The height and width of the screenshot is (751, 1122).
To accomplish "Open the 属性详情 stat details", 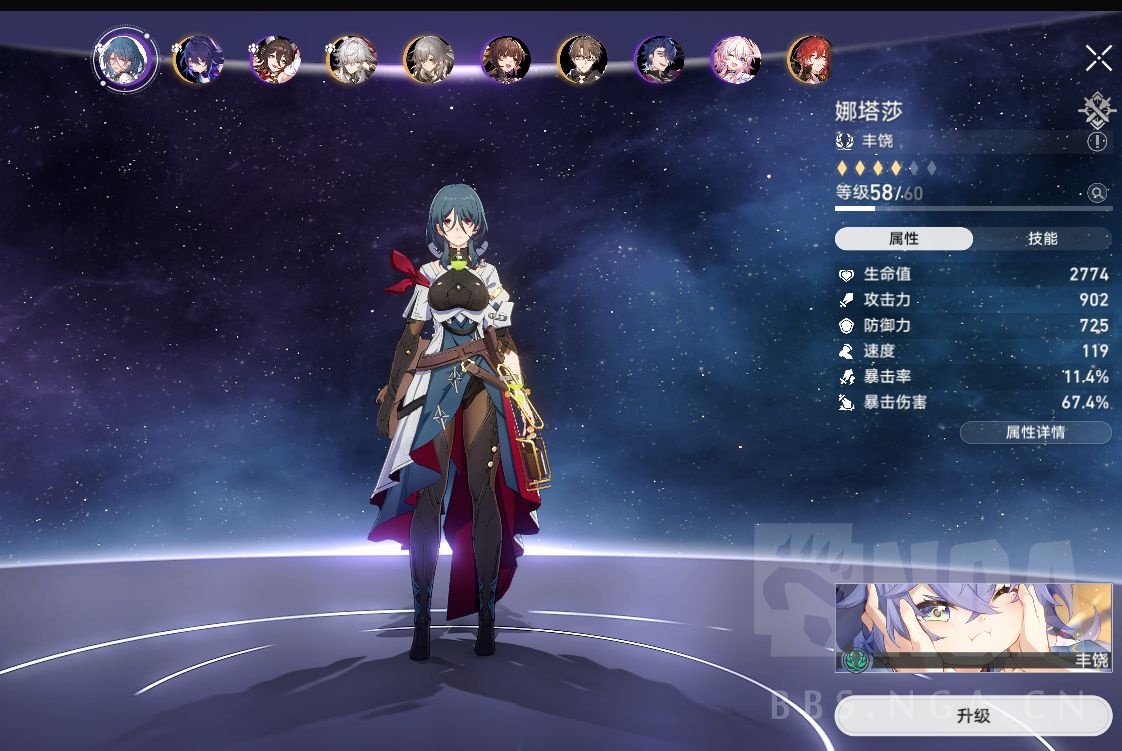I will click(1035, 433).
